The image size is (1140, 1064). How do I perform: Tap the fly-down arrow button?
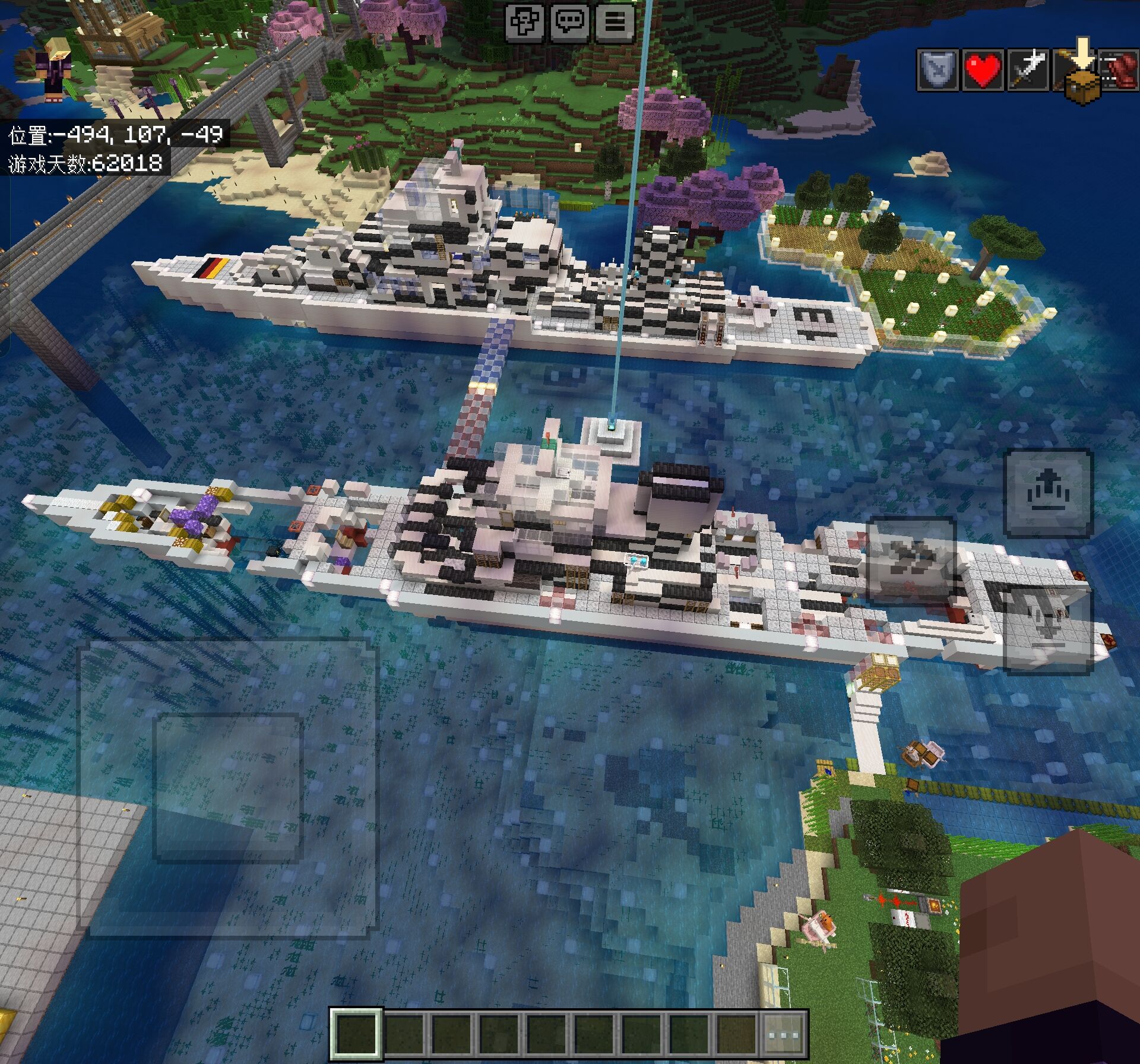point(1048,631)
